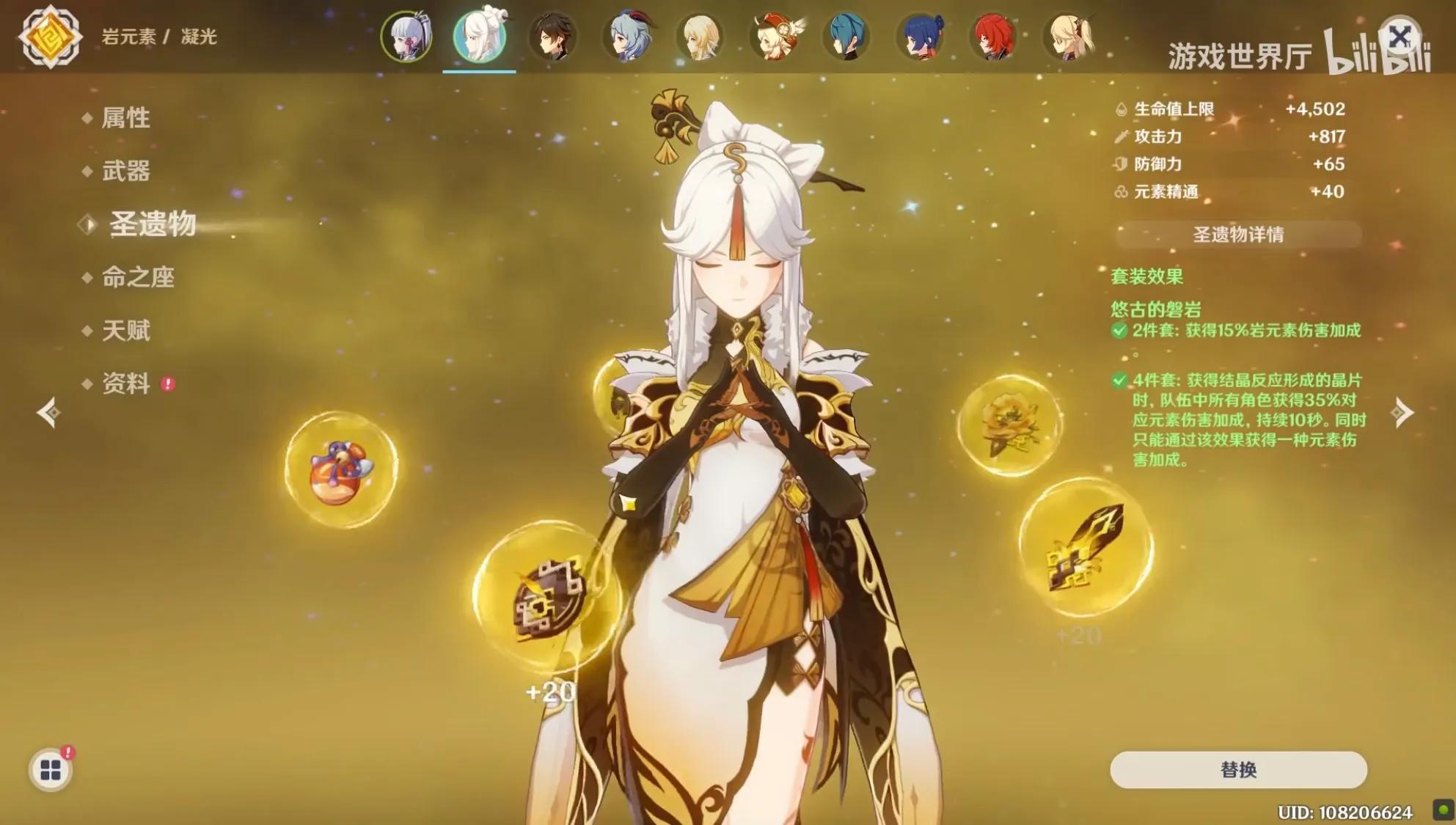Select the 圣遗物 artifacts entry
The width and height of the screenshot is (1456, 825).
point(152,224)
